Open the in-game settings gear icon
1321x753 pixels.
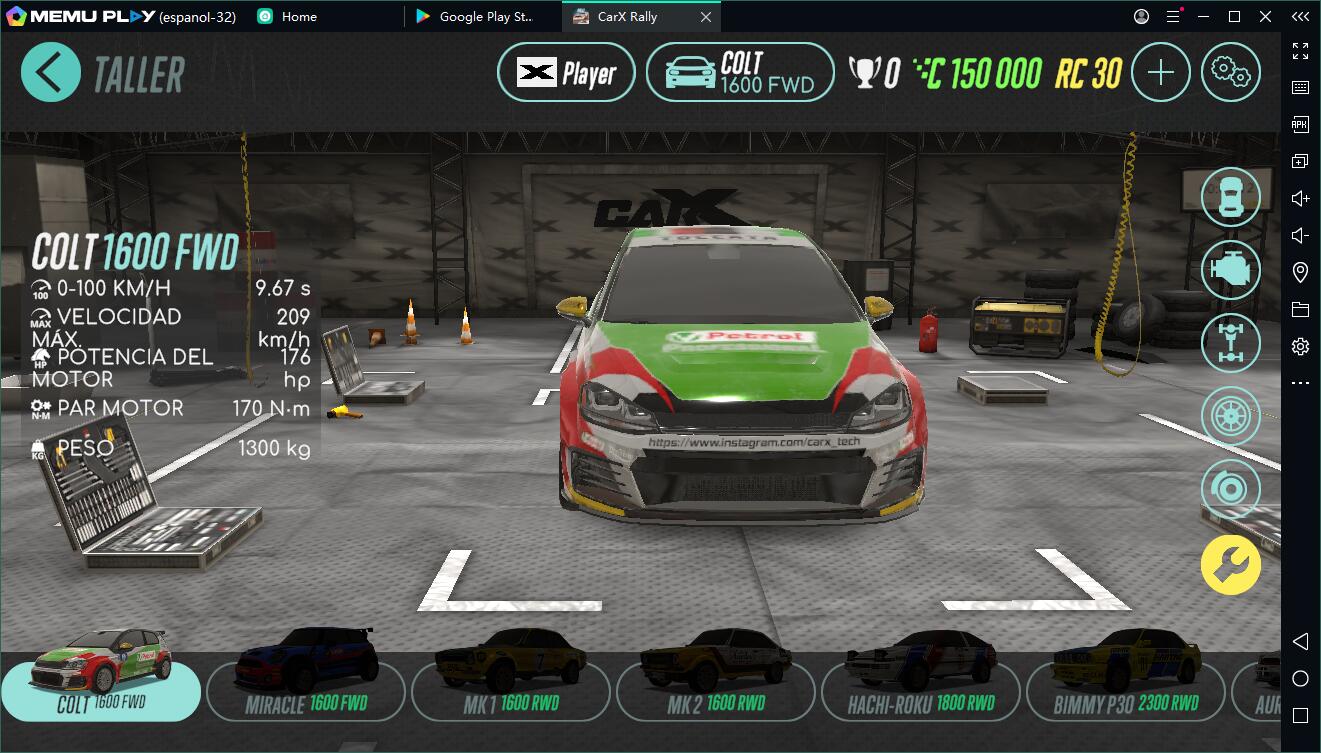click(1231, 71)
